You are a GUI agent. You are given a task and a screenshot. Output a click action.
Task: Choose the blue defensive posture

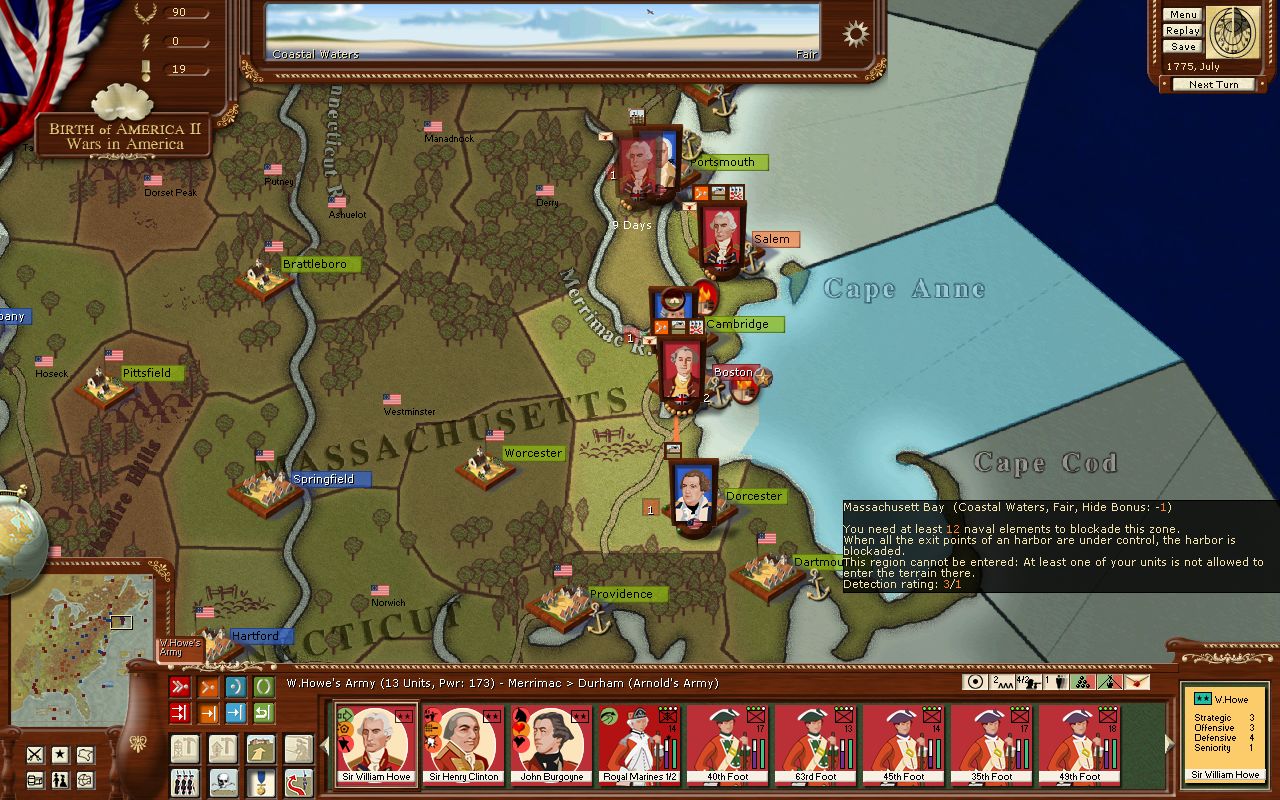[236, 687]
